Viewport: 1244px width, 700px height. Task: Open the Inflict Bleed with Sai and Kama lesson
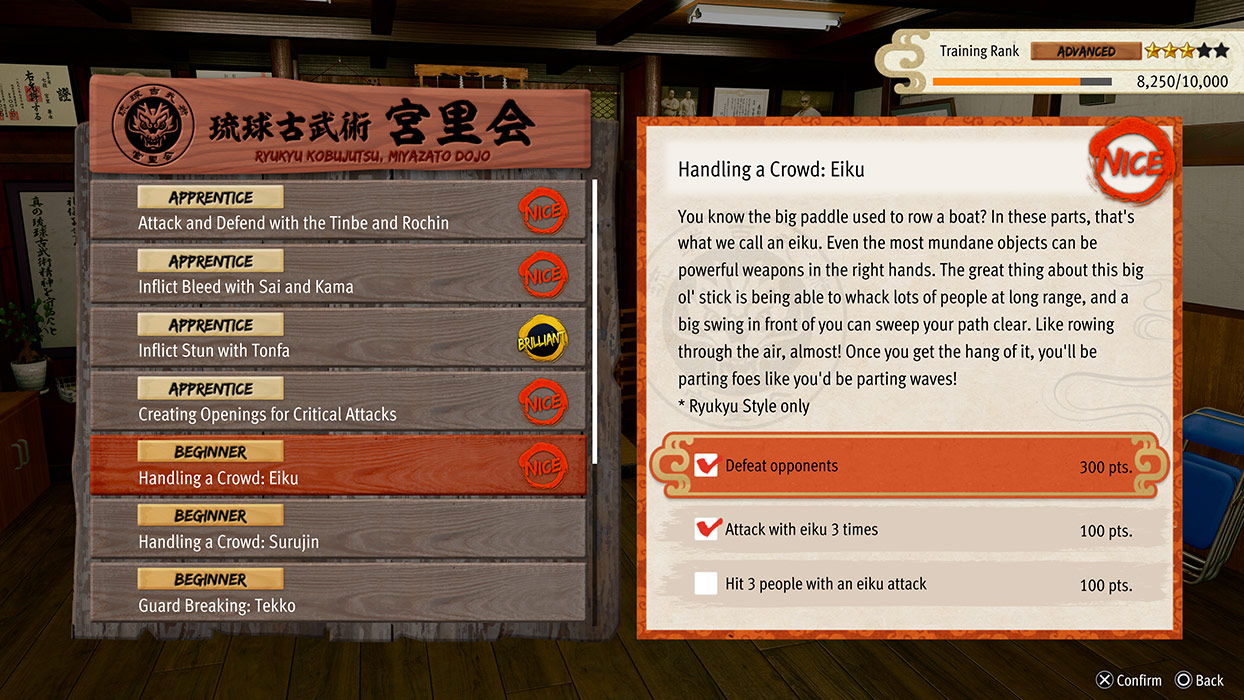tap(338, 275)
